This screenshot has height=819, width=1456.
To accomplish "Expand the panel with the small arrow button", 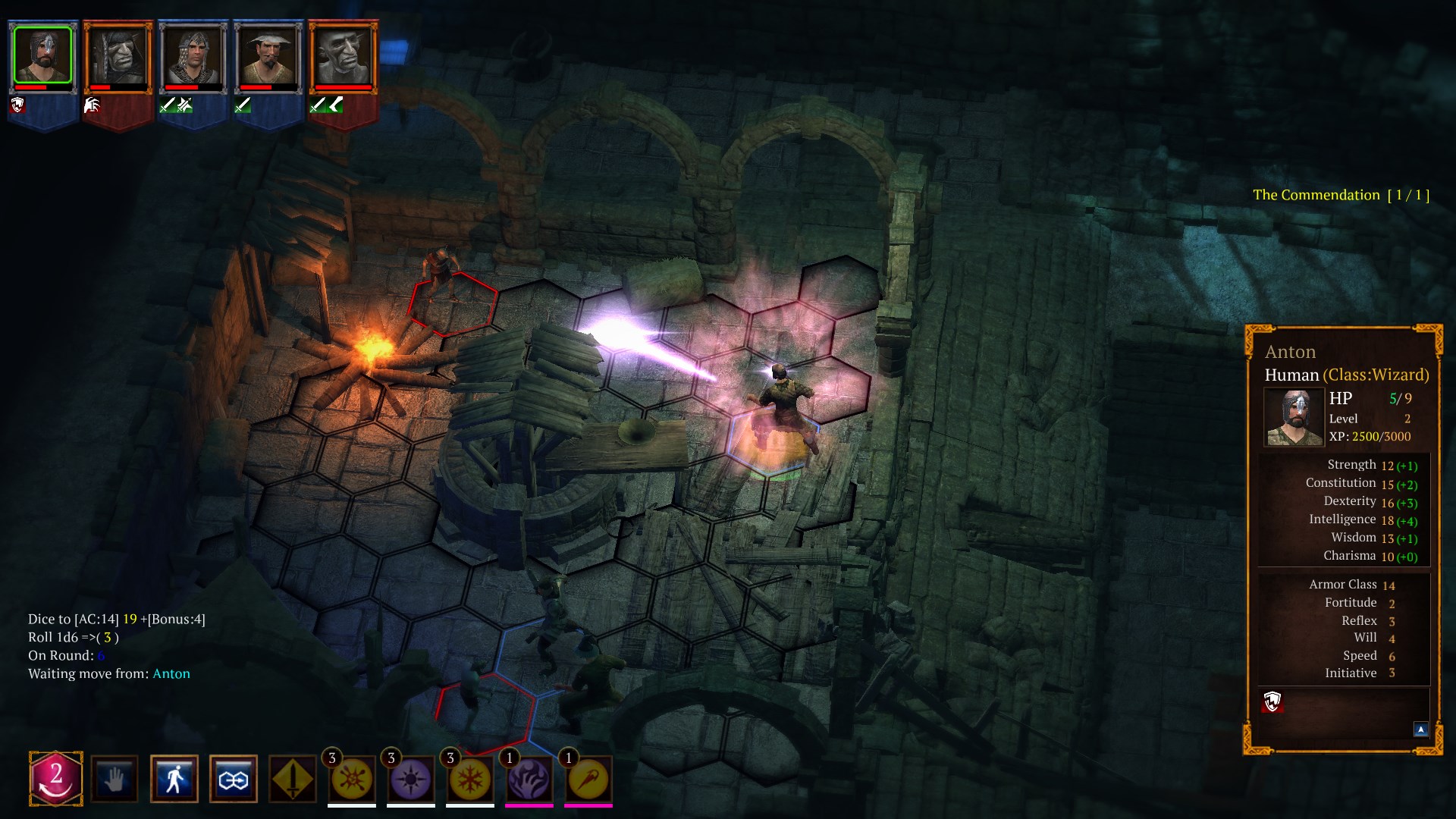I will (x=1420, y=728).
